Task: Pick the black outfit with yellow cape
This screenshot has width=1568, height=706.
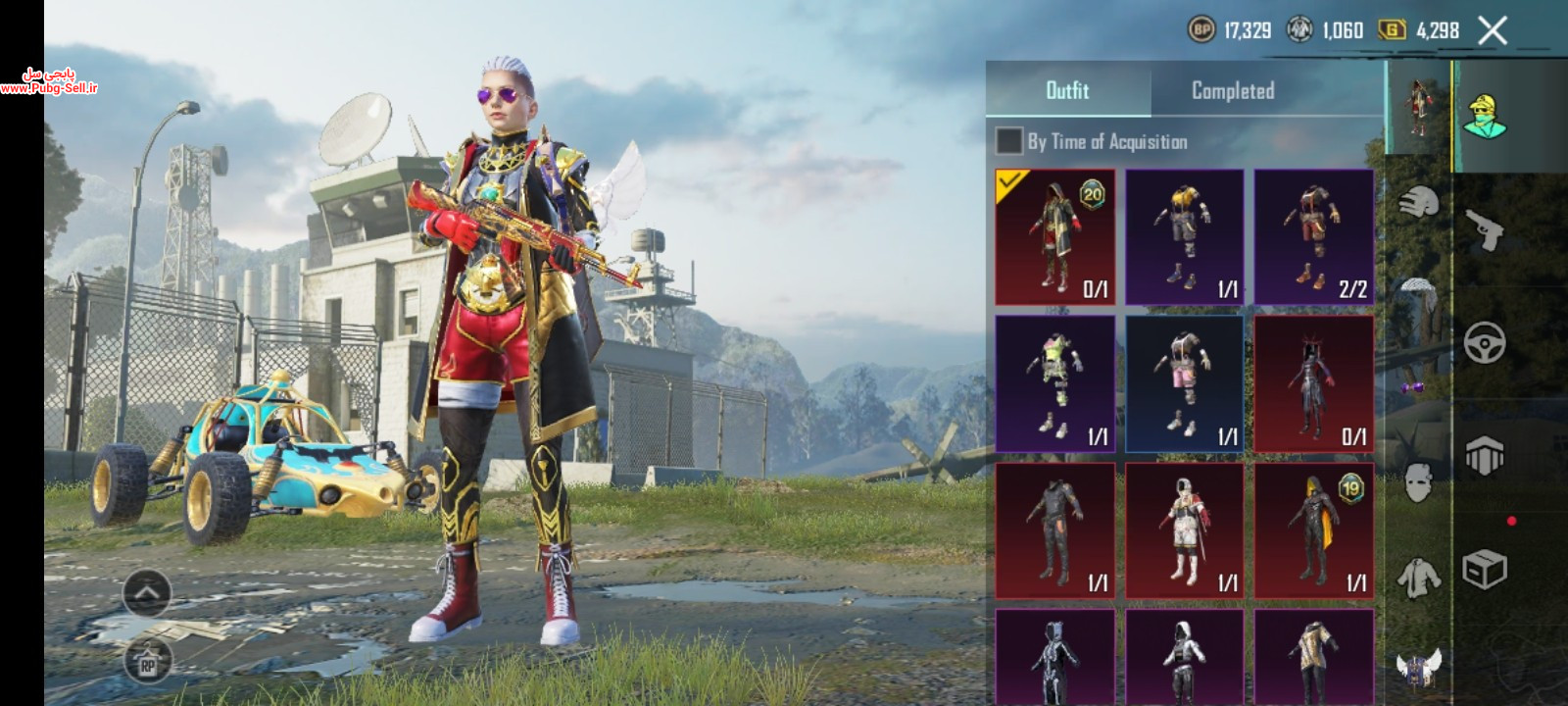Action: point(1313,530)
